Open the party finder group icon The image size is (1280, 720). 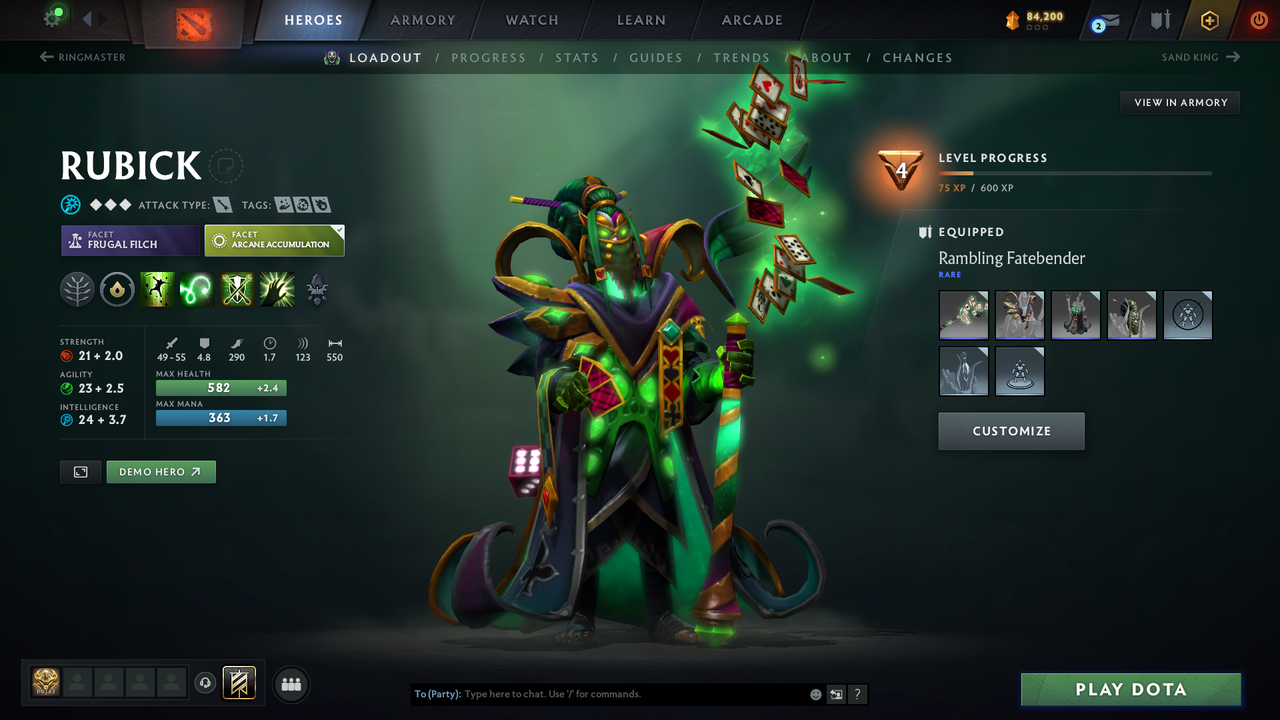click(290, 684)
